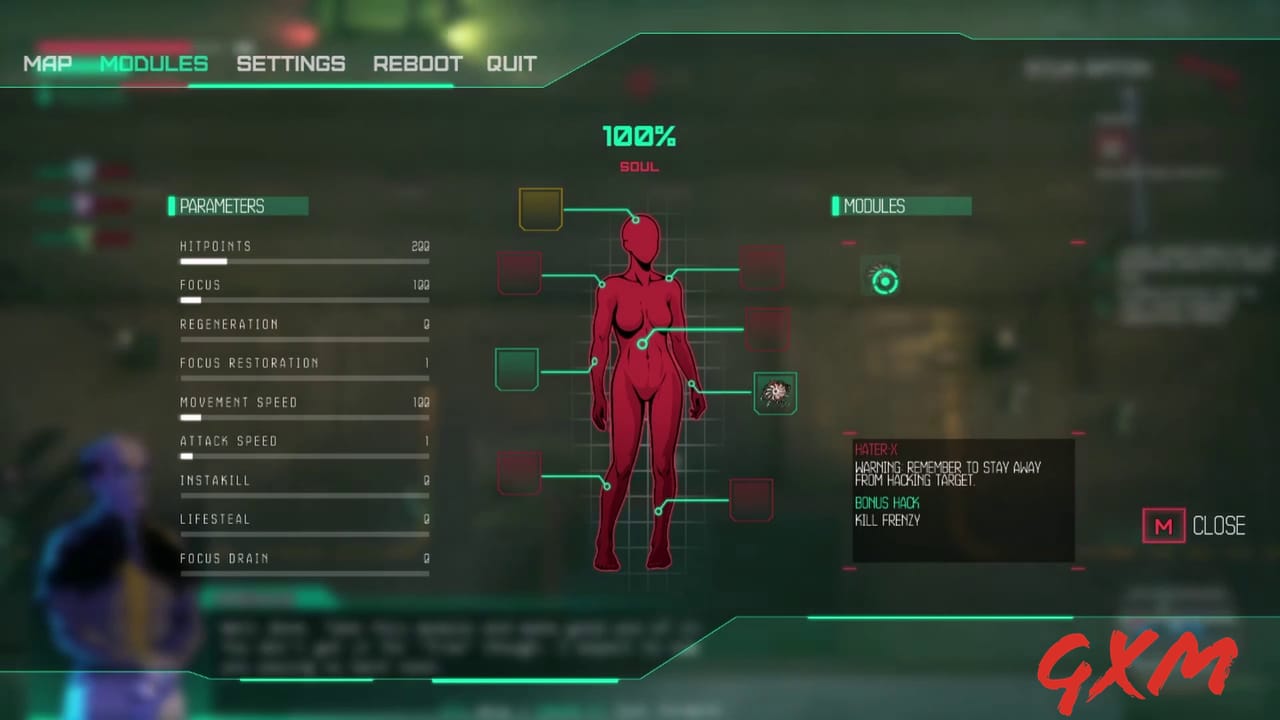This screenshot has height=720, width=1280.
Task: Select the green module slot near the left arm
Action: 516,368
